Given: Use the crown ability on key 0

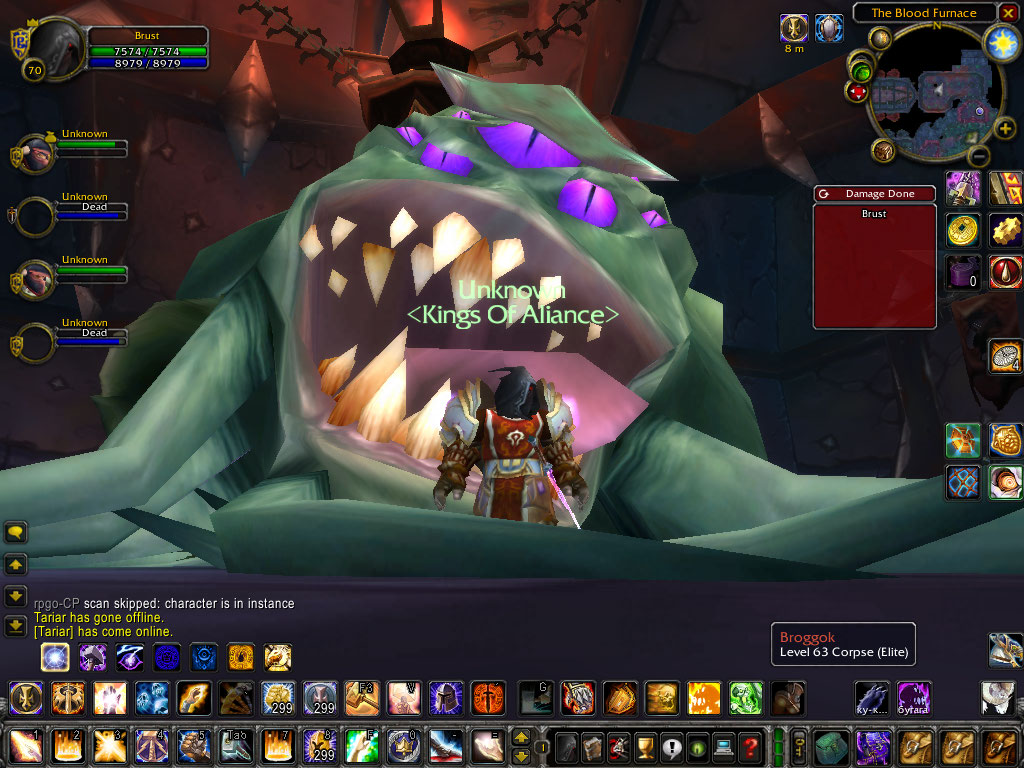Looking at the screenshot, I should coord(403,746).
